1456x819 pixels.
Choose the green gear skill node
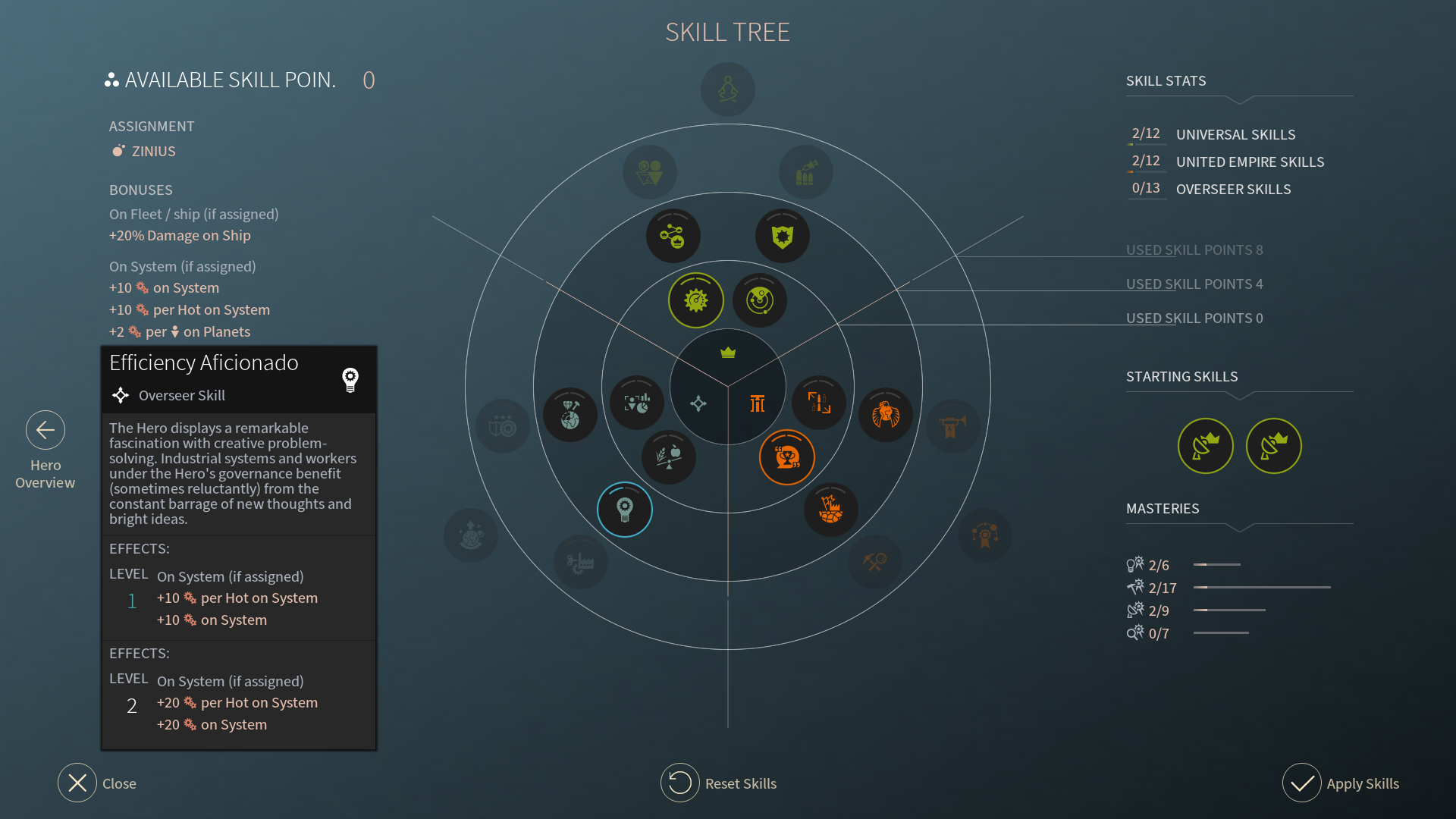[696, 301]
